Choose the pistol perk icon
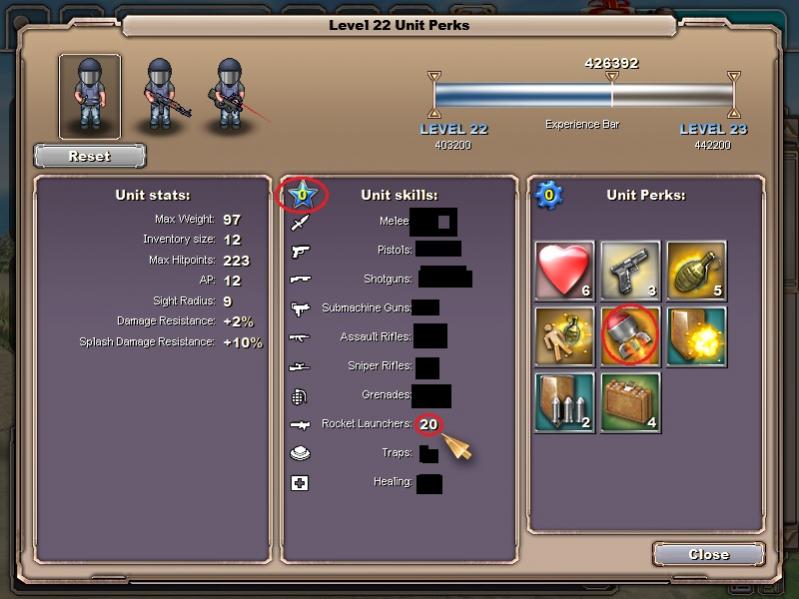The width and height of the screenshot is (799, 599). point(630,271)
